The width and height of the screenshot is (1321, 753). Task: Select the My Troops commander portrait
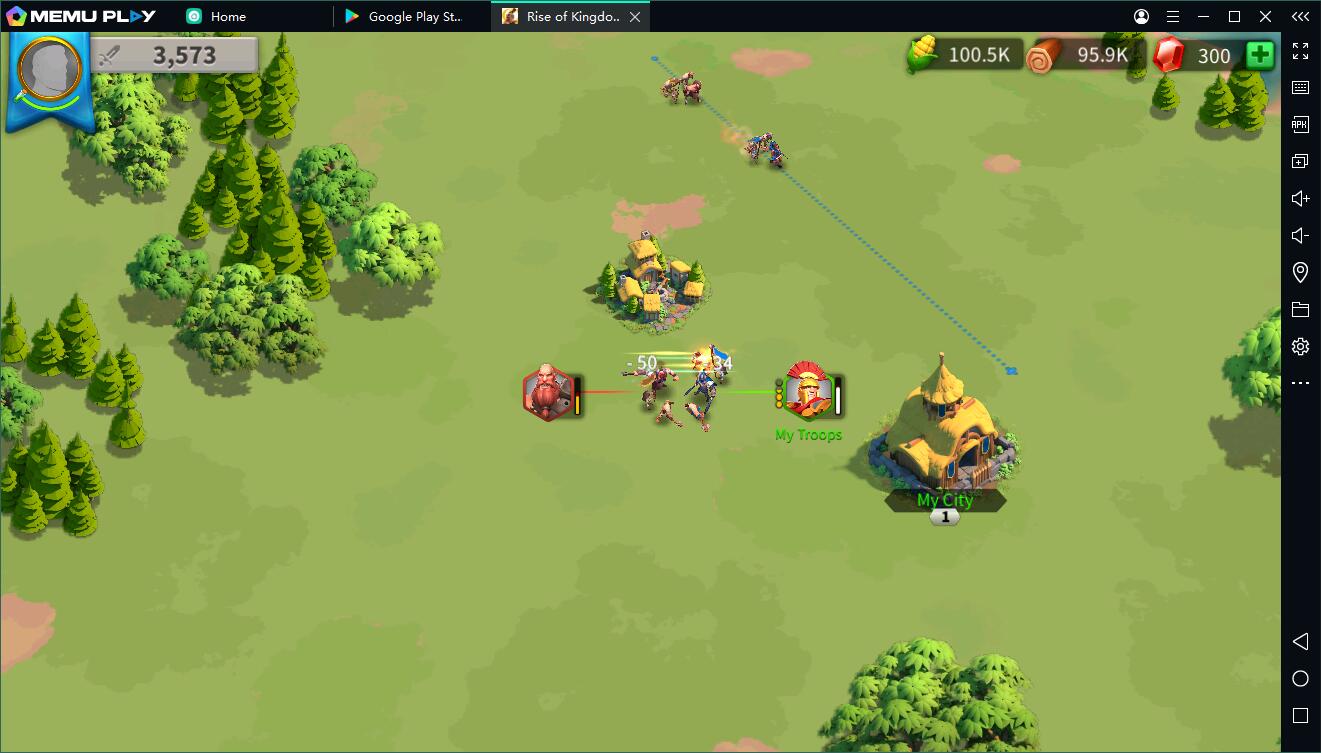coord(808,390)
